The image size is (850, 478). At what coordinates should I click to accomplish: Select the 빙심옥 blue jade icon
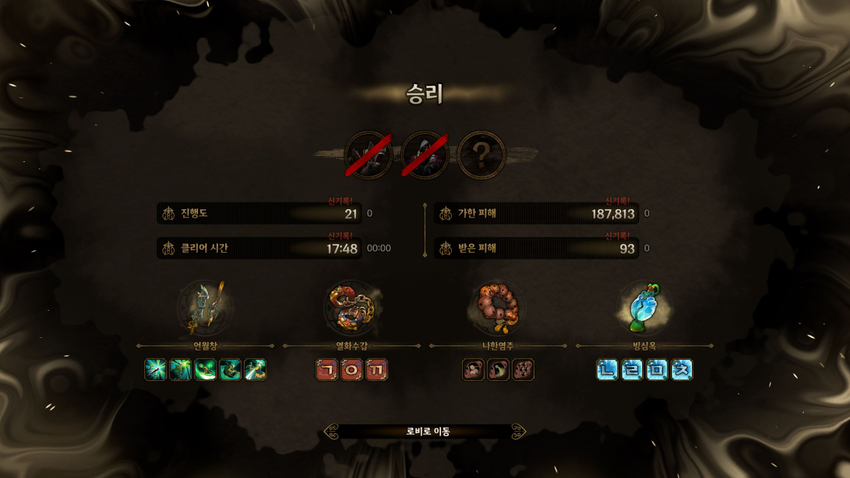click(x=643, y=307)
